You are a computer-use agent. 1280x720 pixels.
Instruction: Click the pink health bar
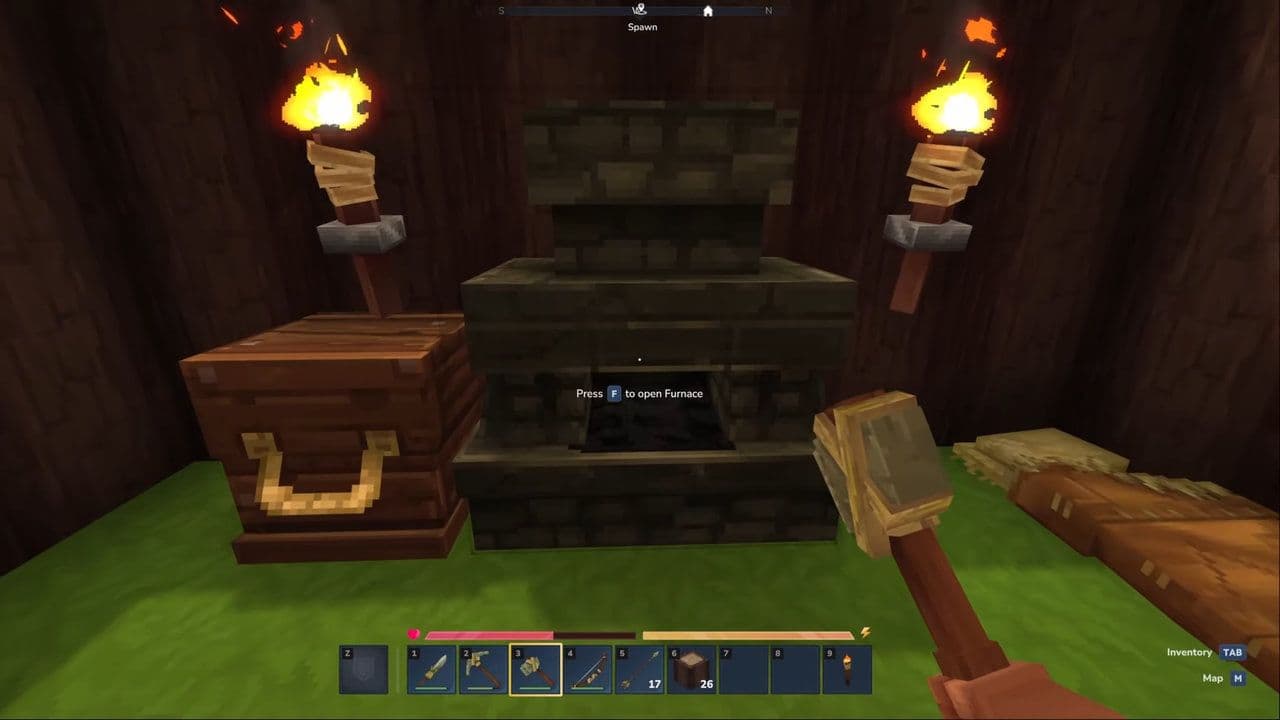click(x=490, y=633)
